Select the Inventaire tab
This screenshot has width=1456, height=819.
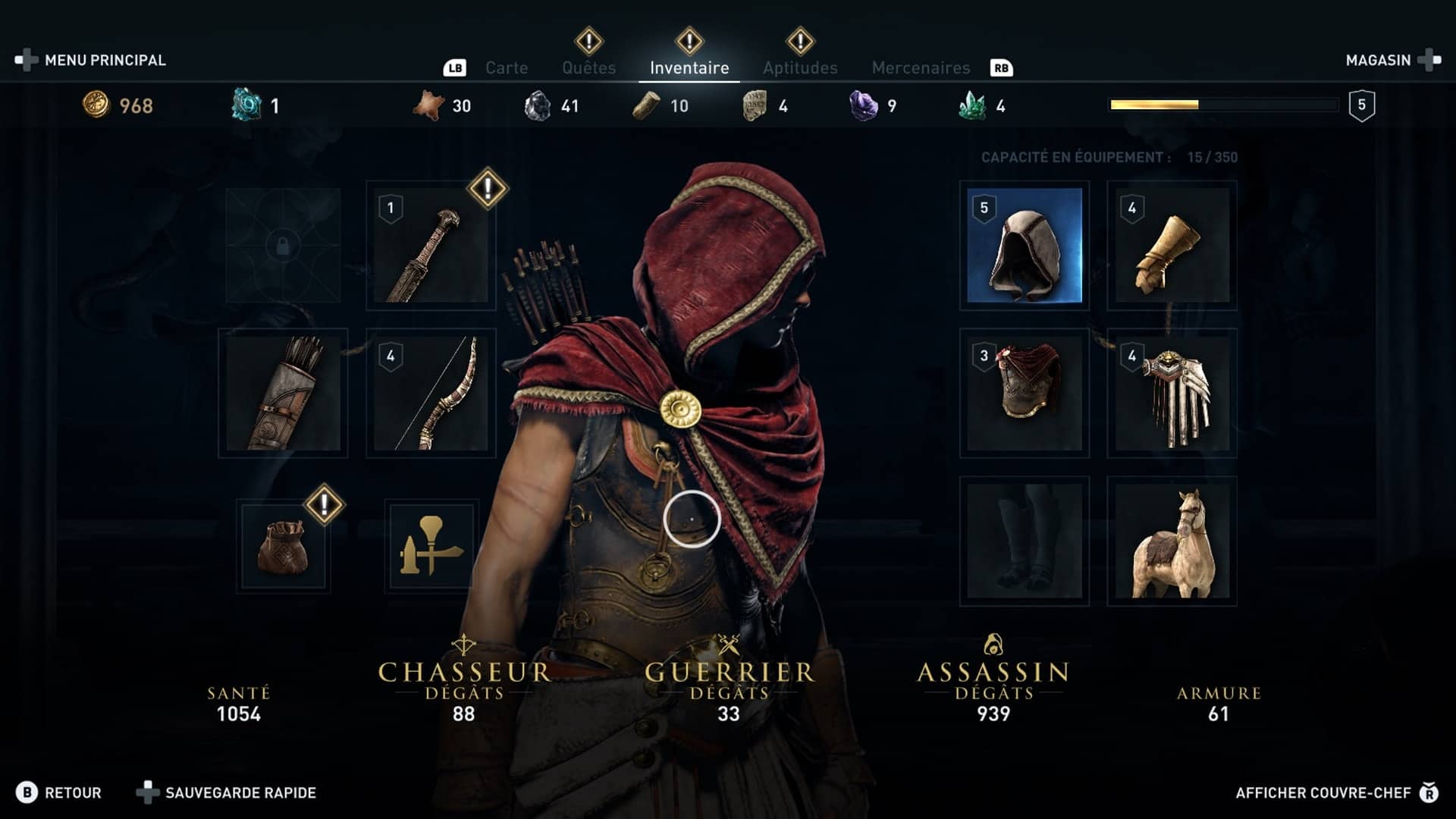(689, 68)
